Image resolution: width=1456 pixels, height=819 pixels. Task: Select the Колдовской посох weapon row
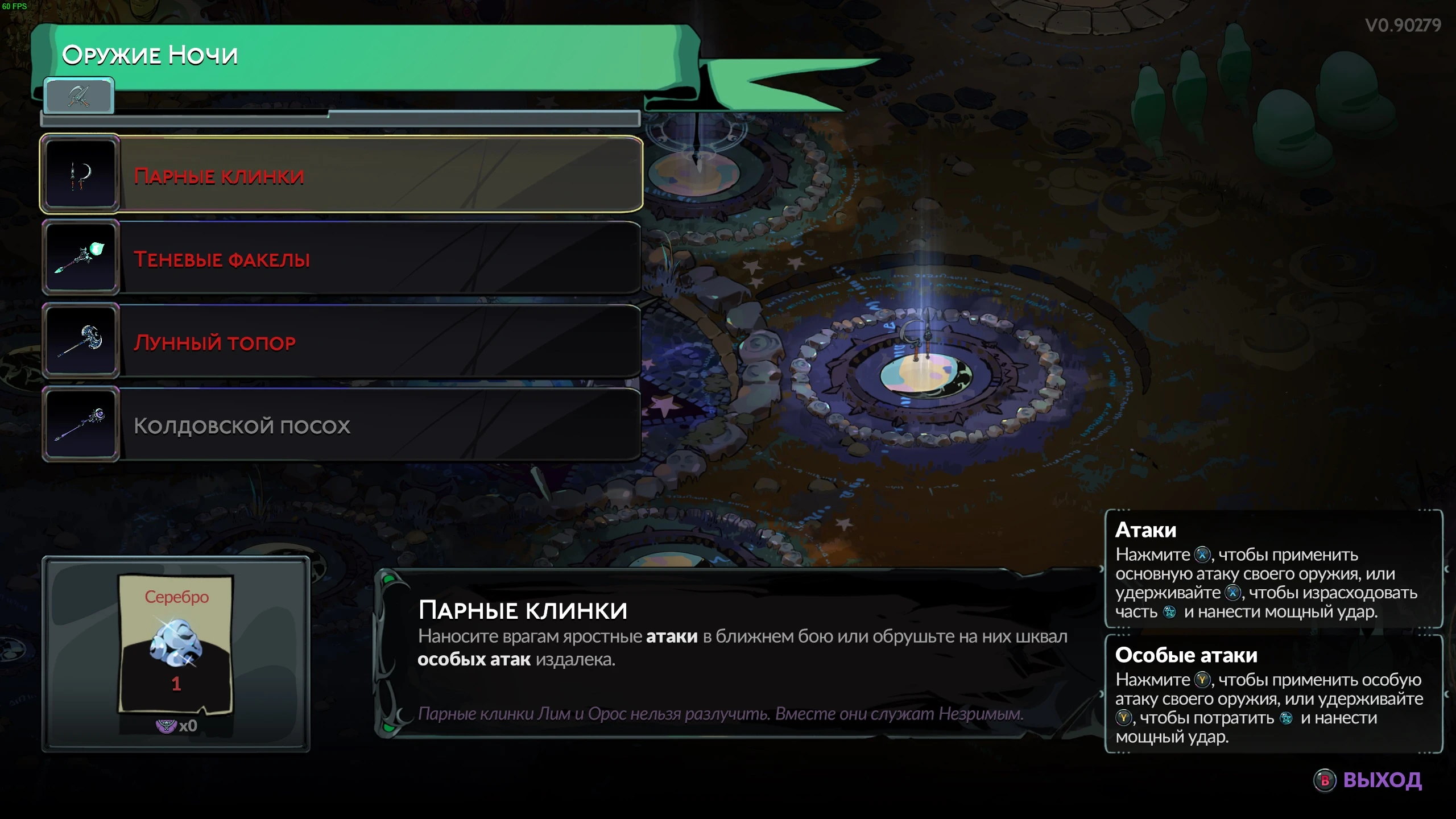coord(341,425)
